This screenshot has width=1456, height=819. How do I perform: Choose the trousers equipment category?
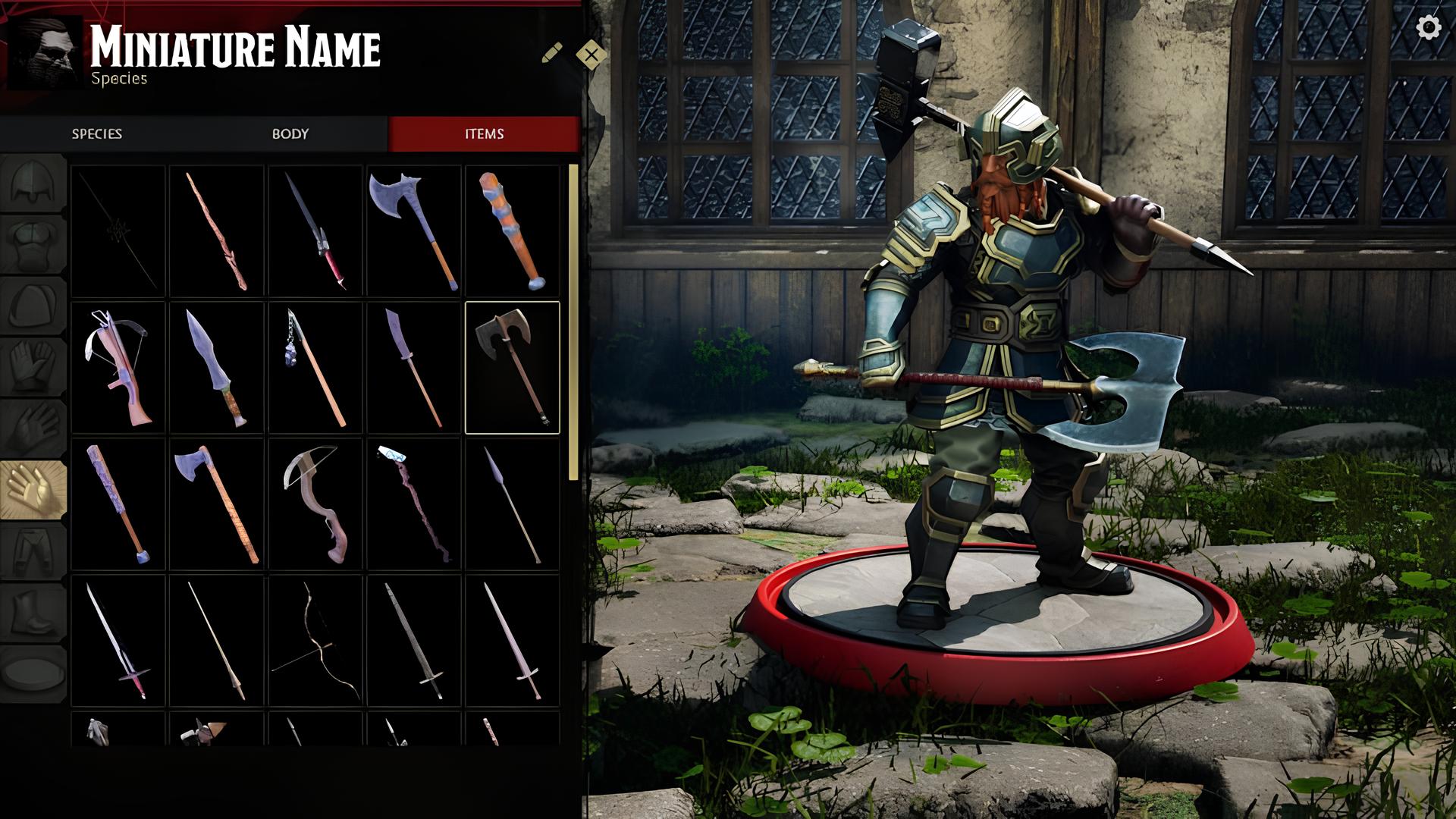tap(33, 550)
